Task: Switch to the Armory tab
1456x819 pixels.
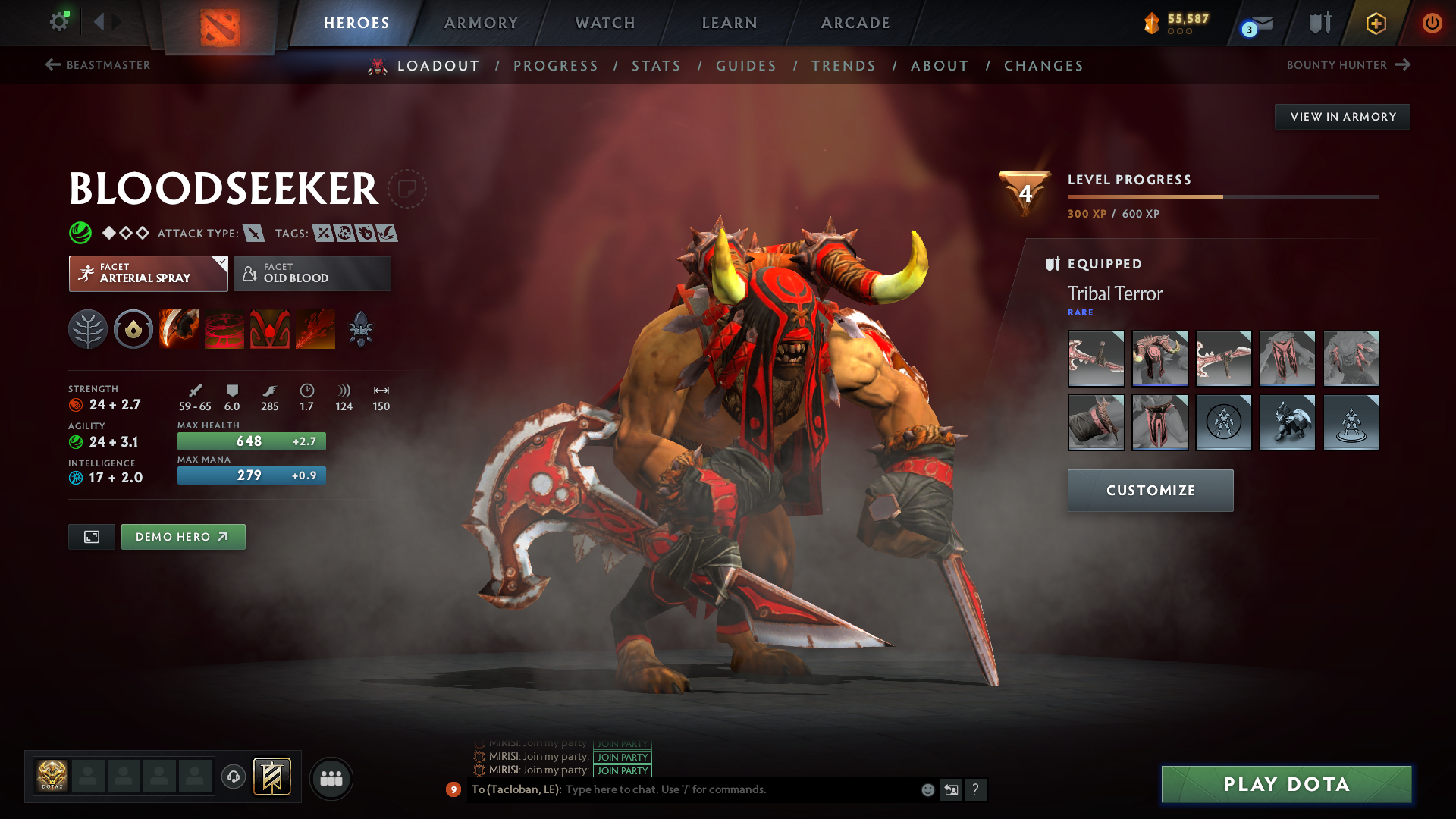Action: pos(481,23)
